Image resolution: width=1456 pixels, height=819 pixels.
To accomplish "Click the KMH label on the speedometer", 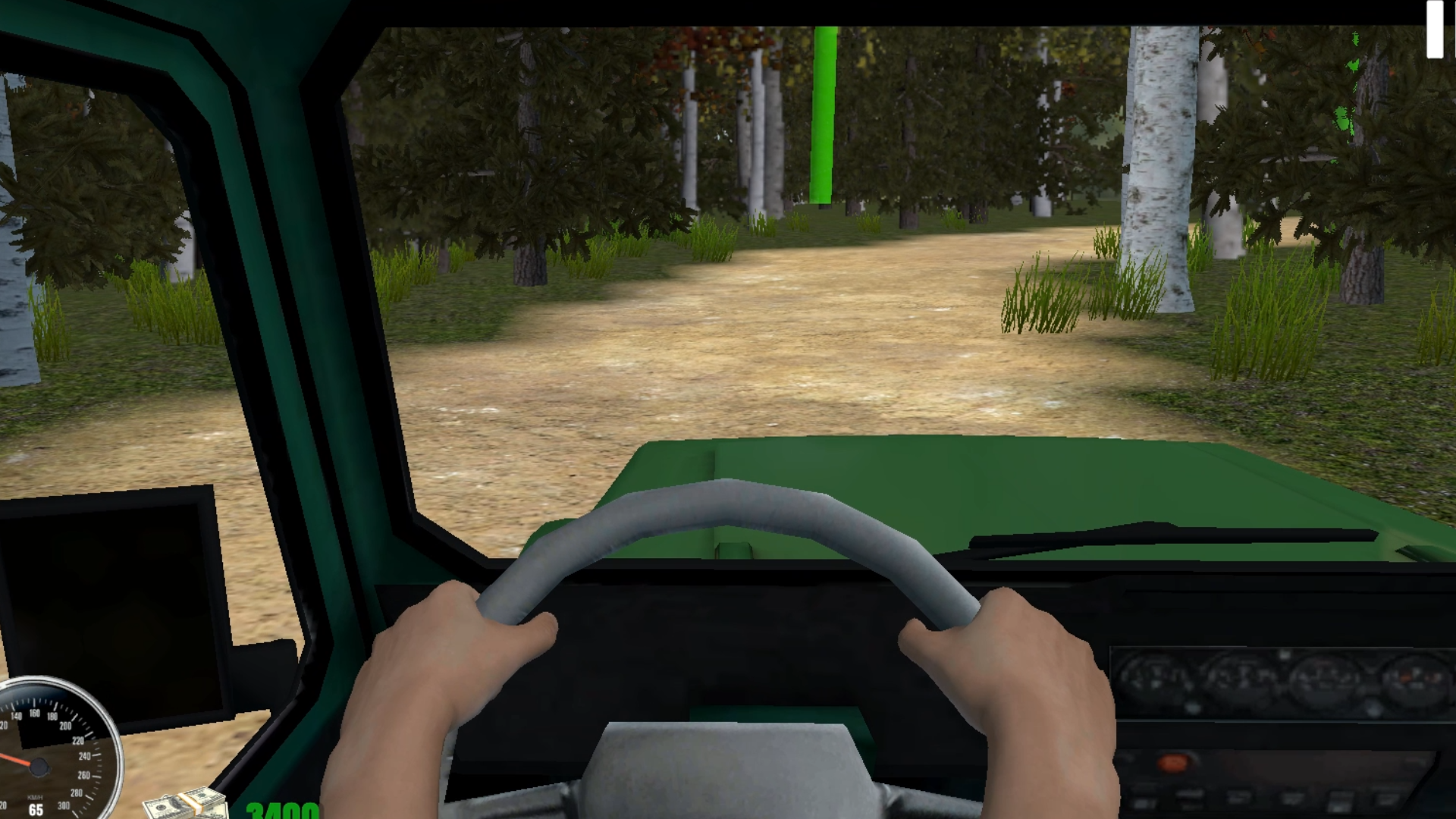I will (x=36, y=798).
